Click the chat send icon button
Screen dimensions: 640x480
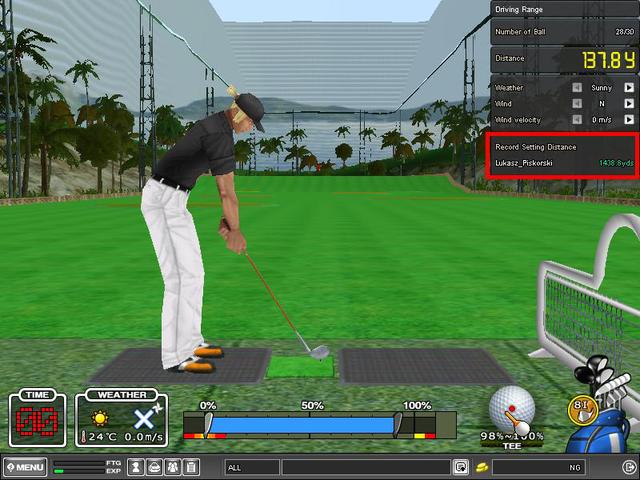coord(460,467)
